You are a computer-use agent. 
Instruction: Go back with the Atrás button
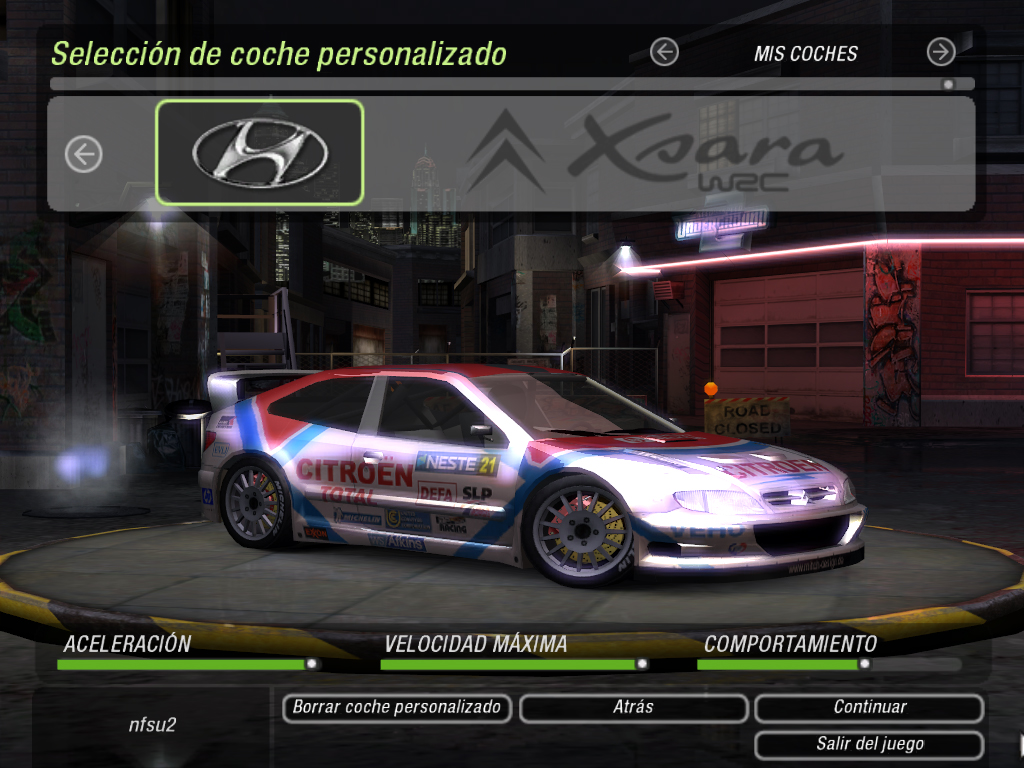pos(633,708)
